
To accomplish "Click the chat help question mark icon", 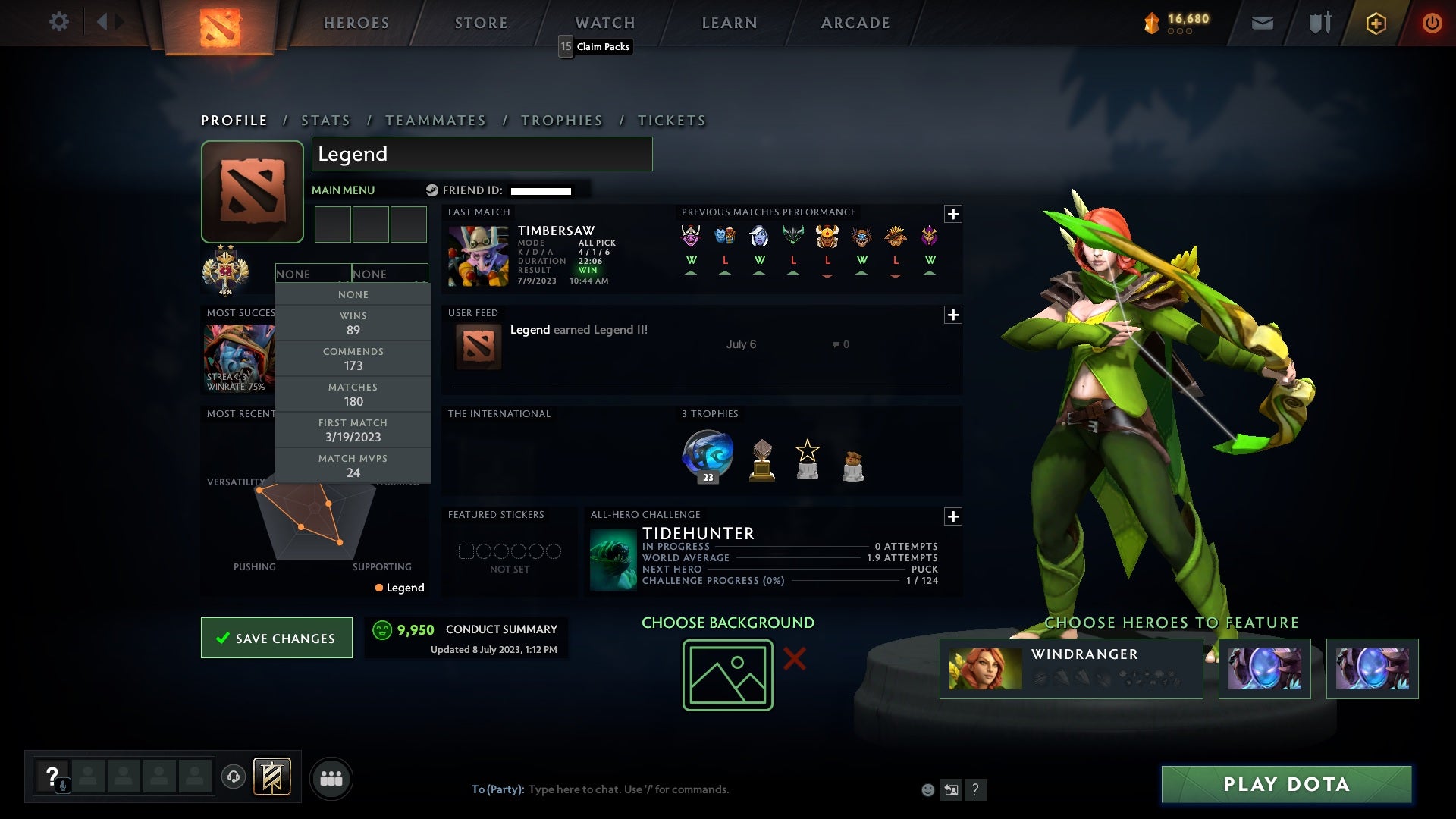I will pyautogui.click(x=975, y=789).
